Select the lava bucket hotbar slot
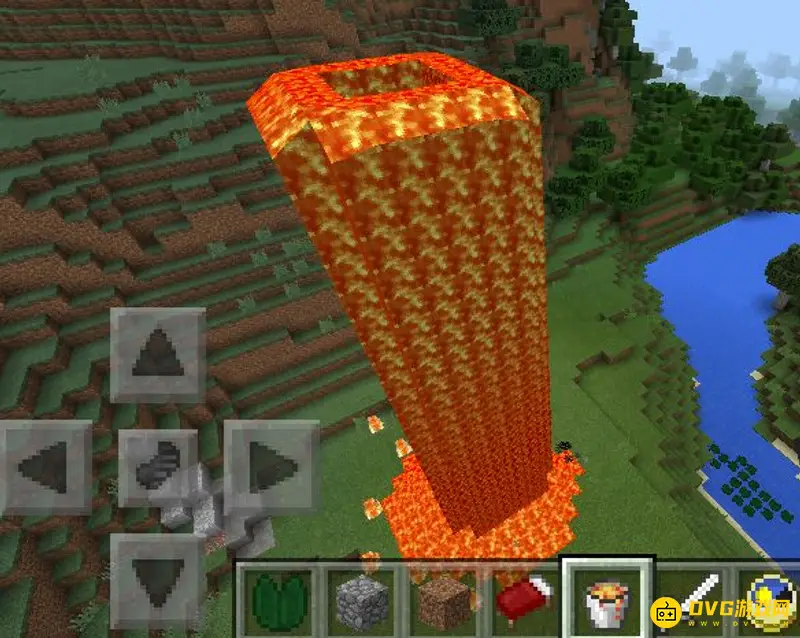This screenshot has width=800, height=638. (x=605, y=602)
